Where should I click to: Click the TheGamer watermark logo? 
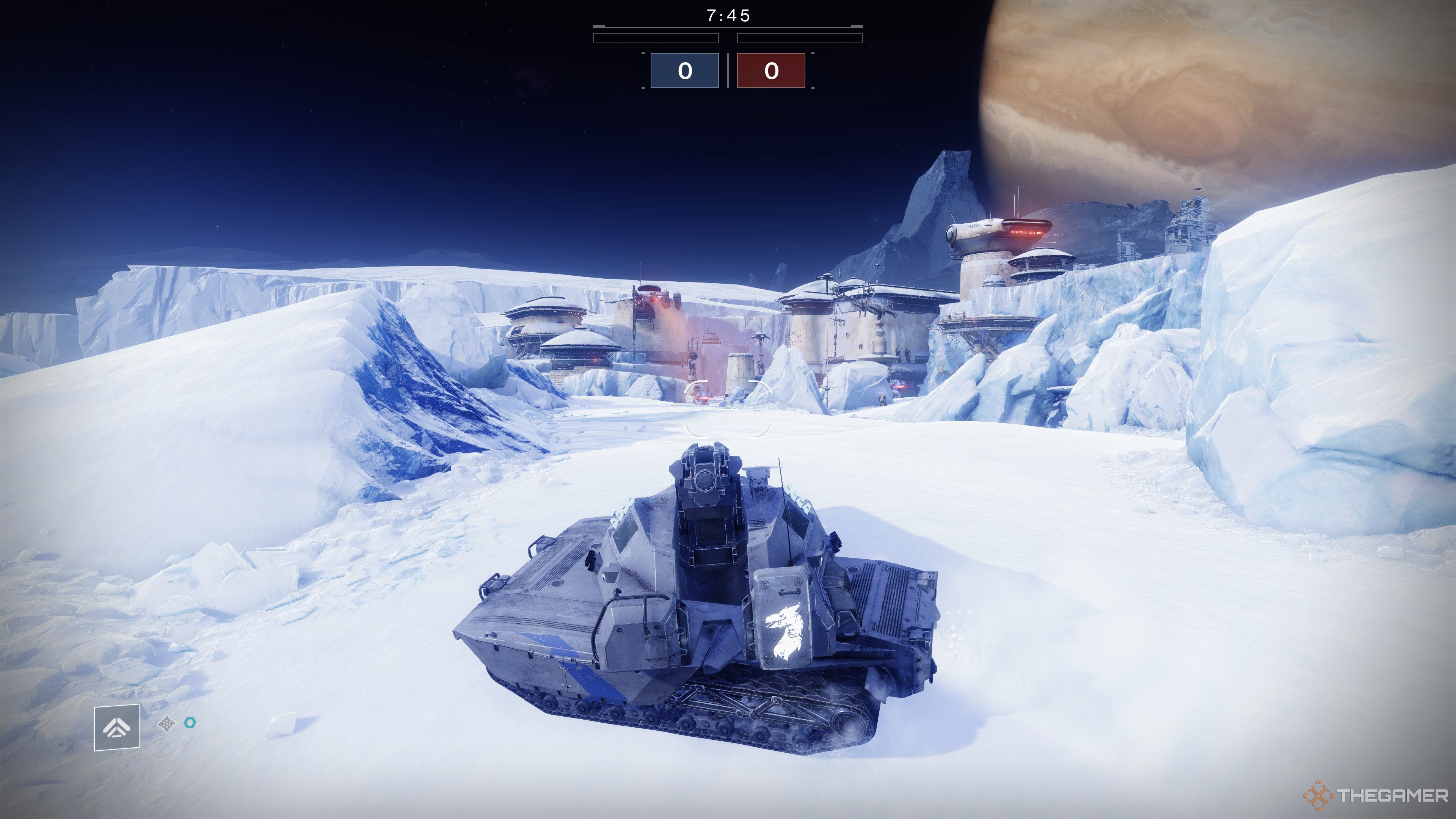(1376, 796)
